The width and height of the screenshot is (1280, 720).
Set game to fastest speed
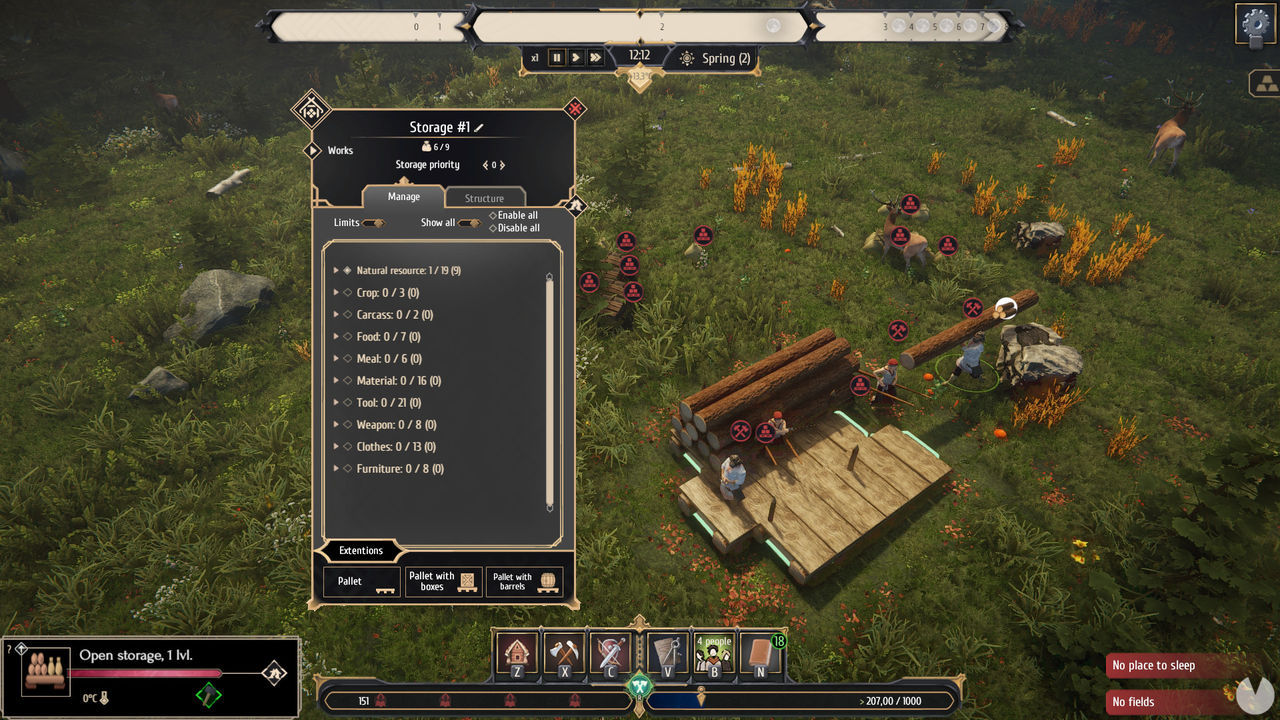[596, 58]
